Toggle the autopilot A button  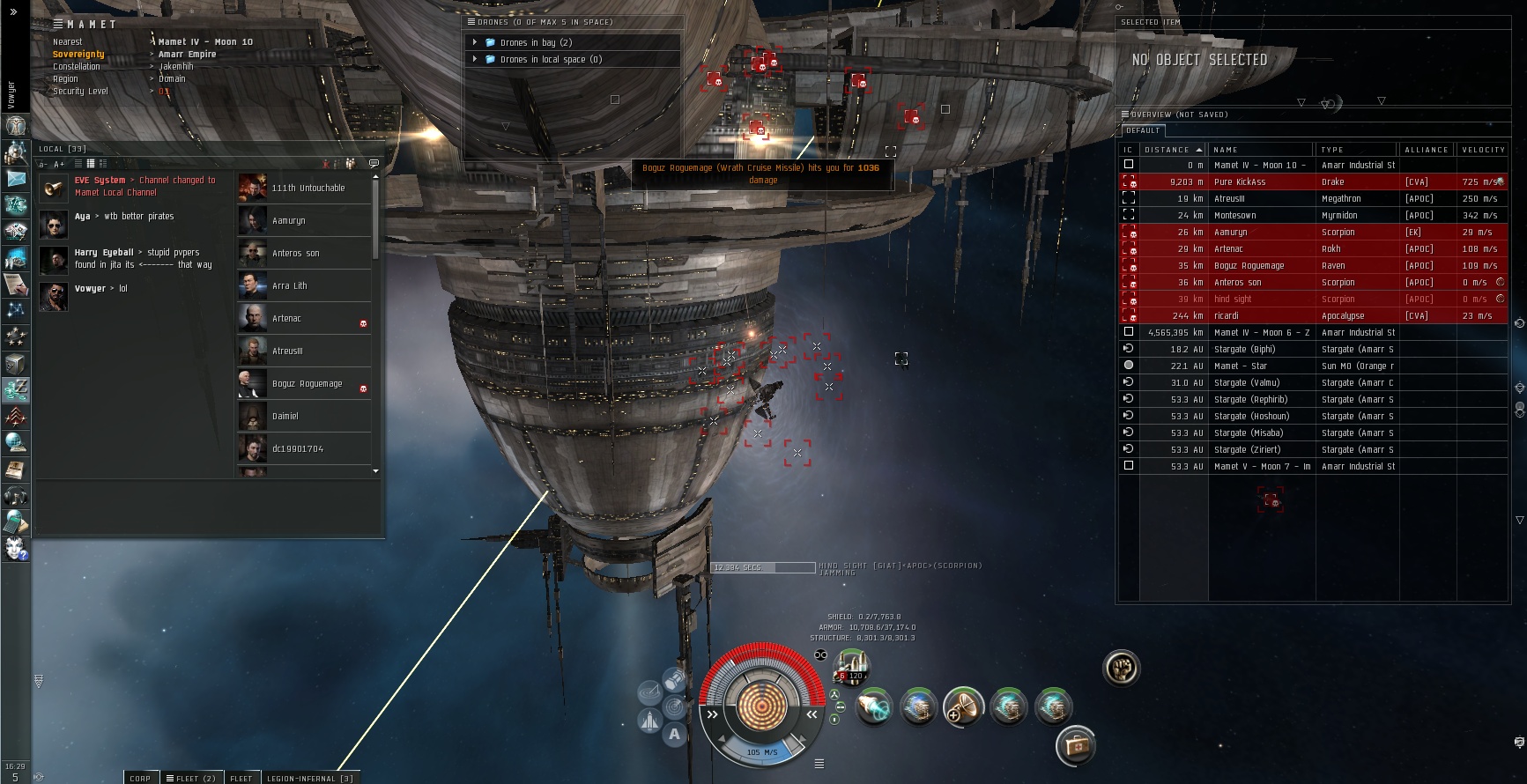coord(674,734)
